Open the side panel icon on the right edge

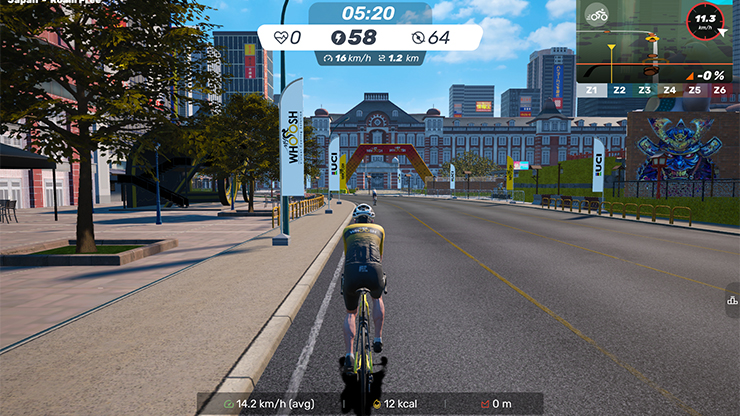(732, 299)
